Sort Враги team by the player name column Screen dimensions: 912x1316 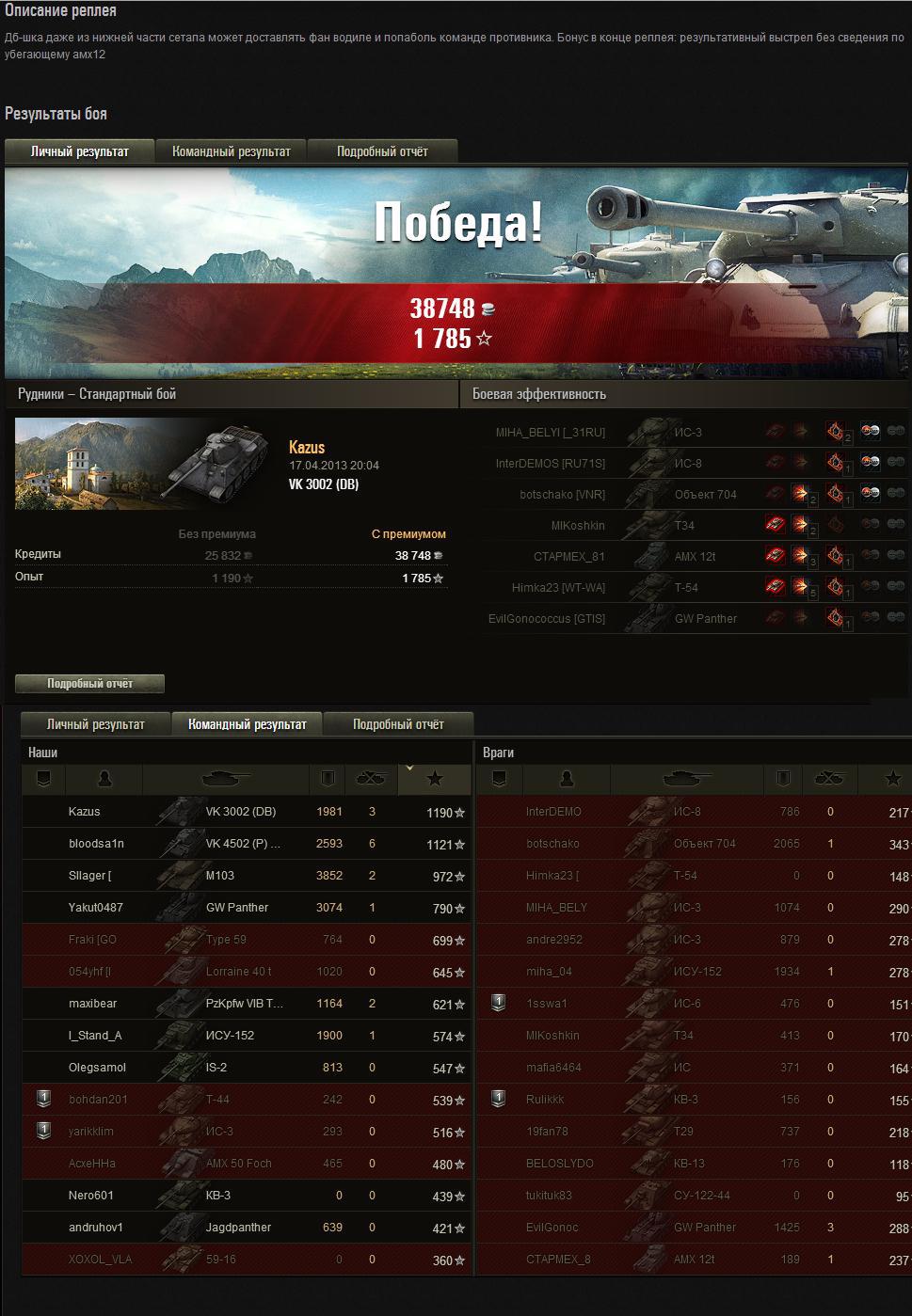567,779
